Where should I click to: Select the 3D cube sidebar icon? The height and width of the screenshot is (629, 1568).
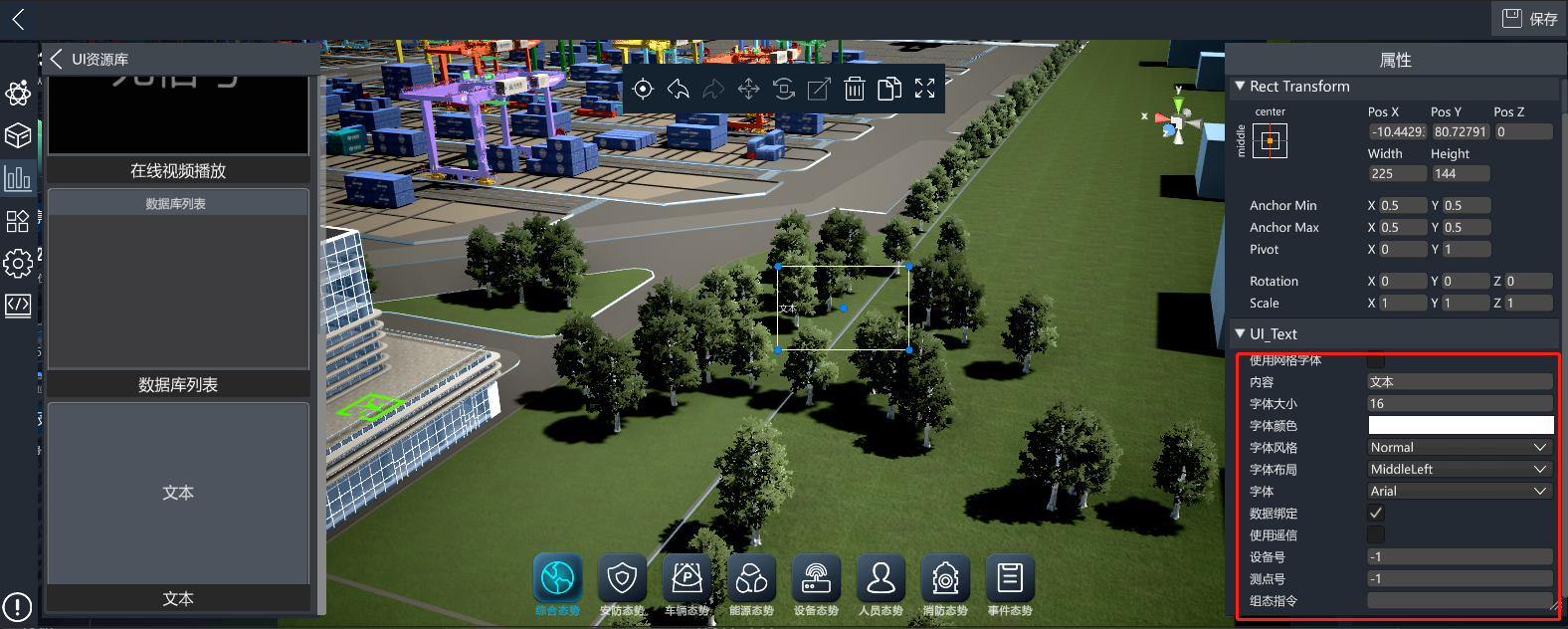(18, 135)
